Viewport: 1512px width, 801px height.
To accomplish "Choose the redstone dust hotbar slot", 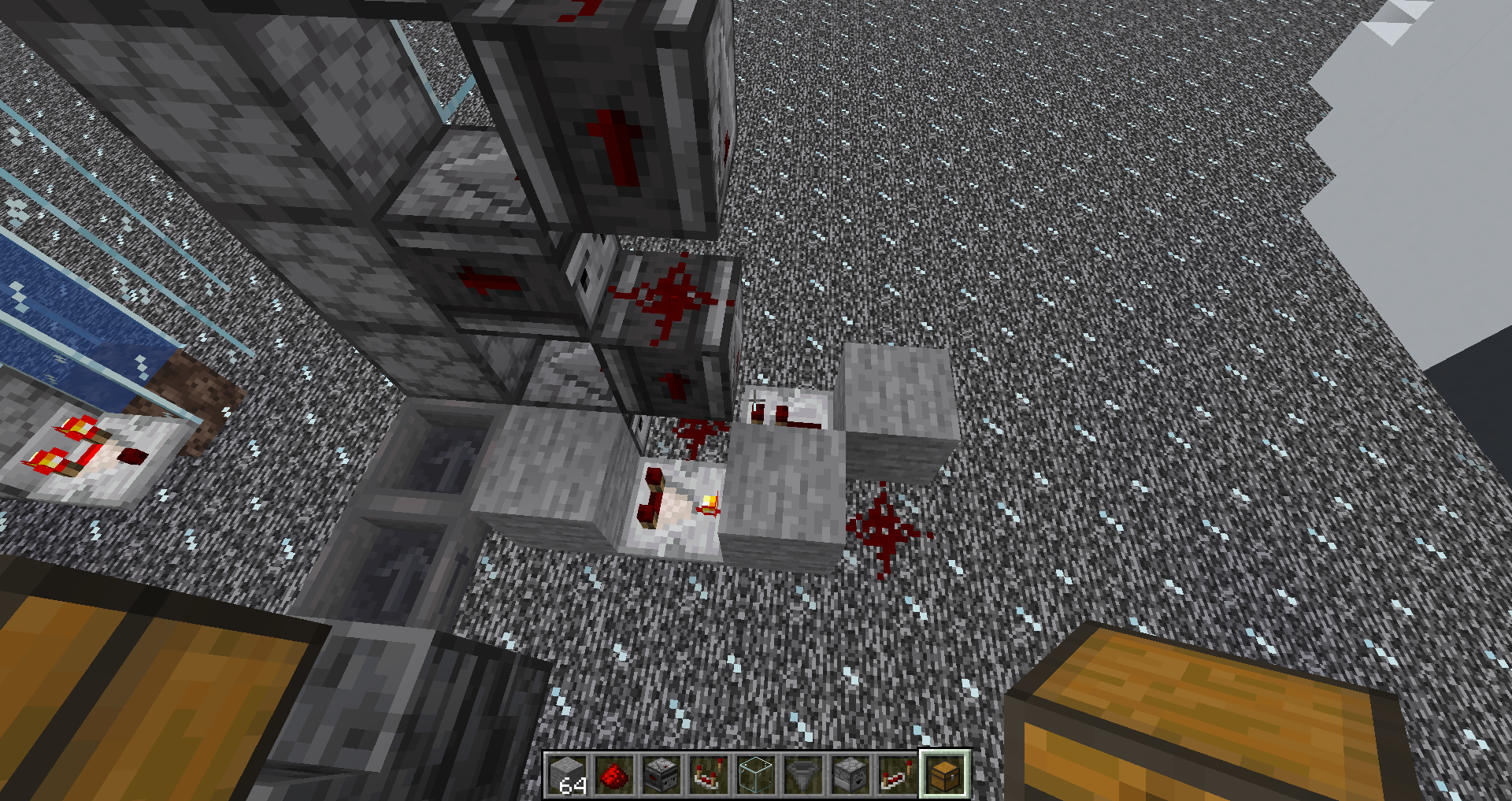I will point(614,774).
